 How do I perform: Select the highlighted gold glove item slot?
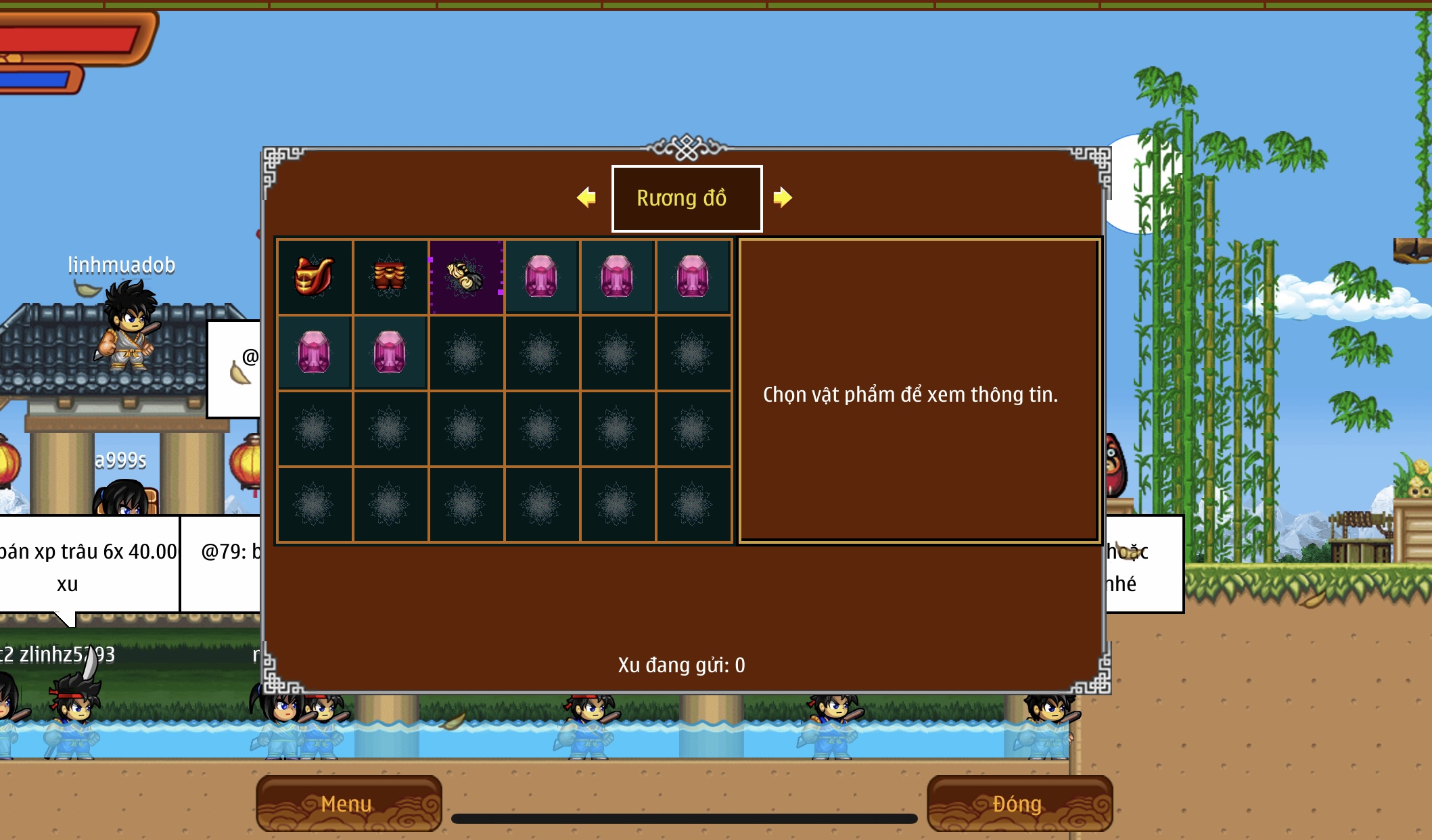(466, 277)
